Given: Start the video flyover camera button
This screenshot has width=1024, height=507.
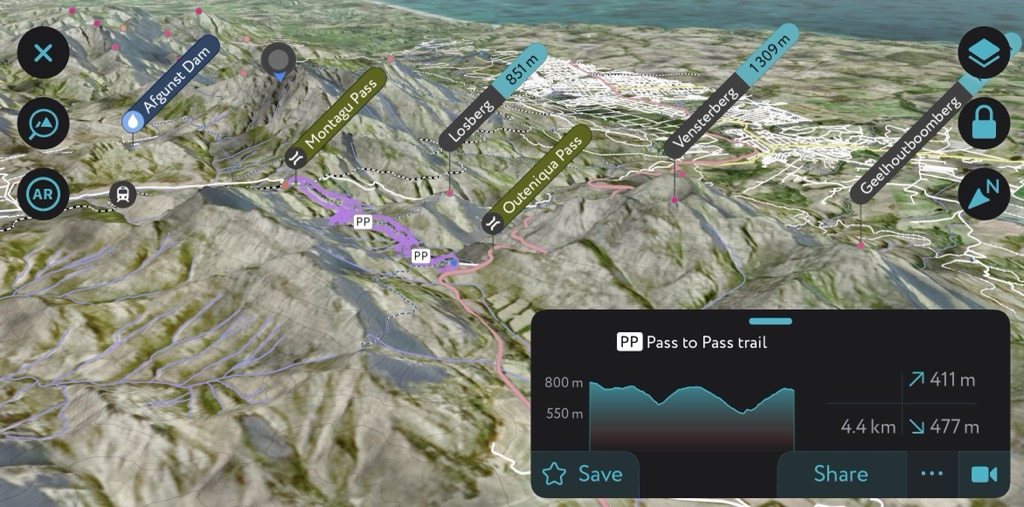Looking at the screenshot, I should click(984, 474).
